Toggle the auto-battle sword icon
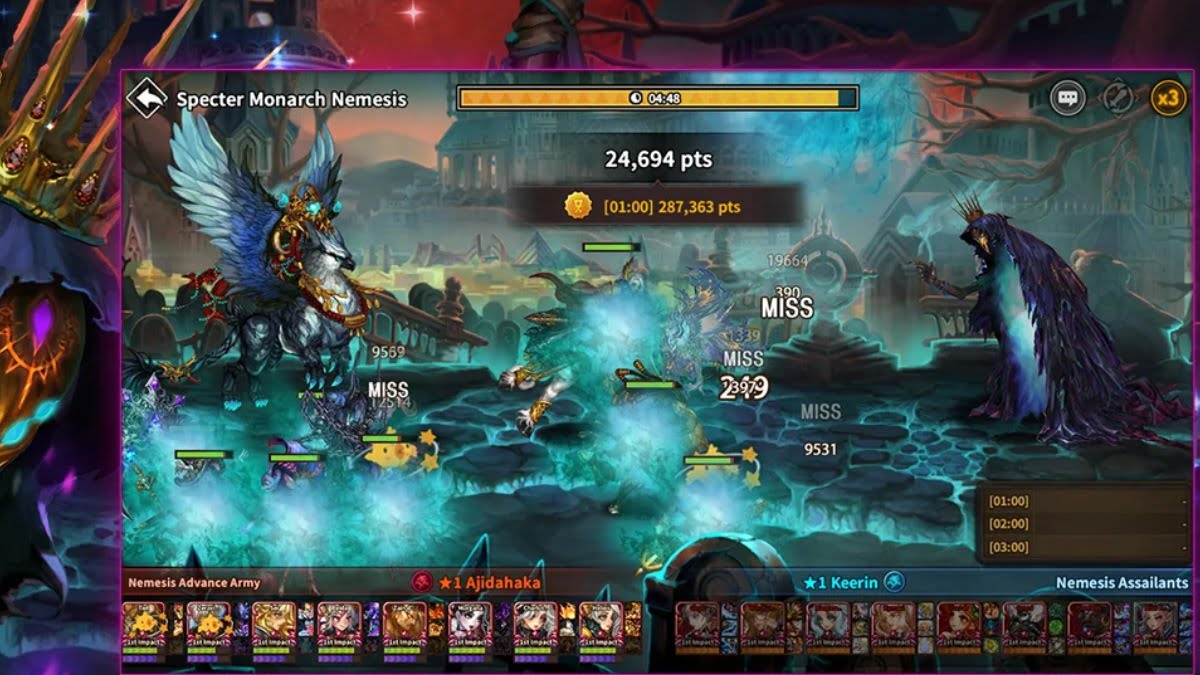The image size is (1200, 675). tap(1117, 98)
